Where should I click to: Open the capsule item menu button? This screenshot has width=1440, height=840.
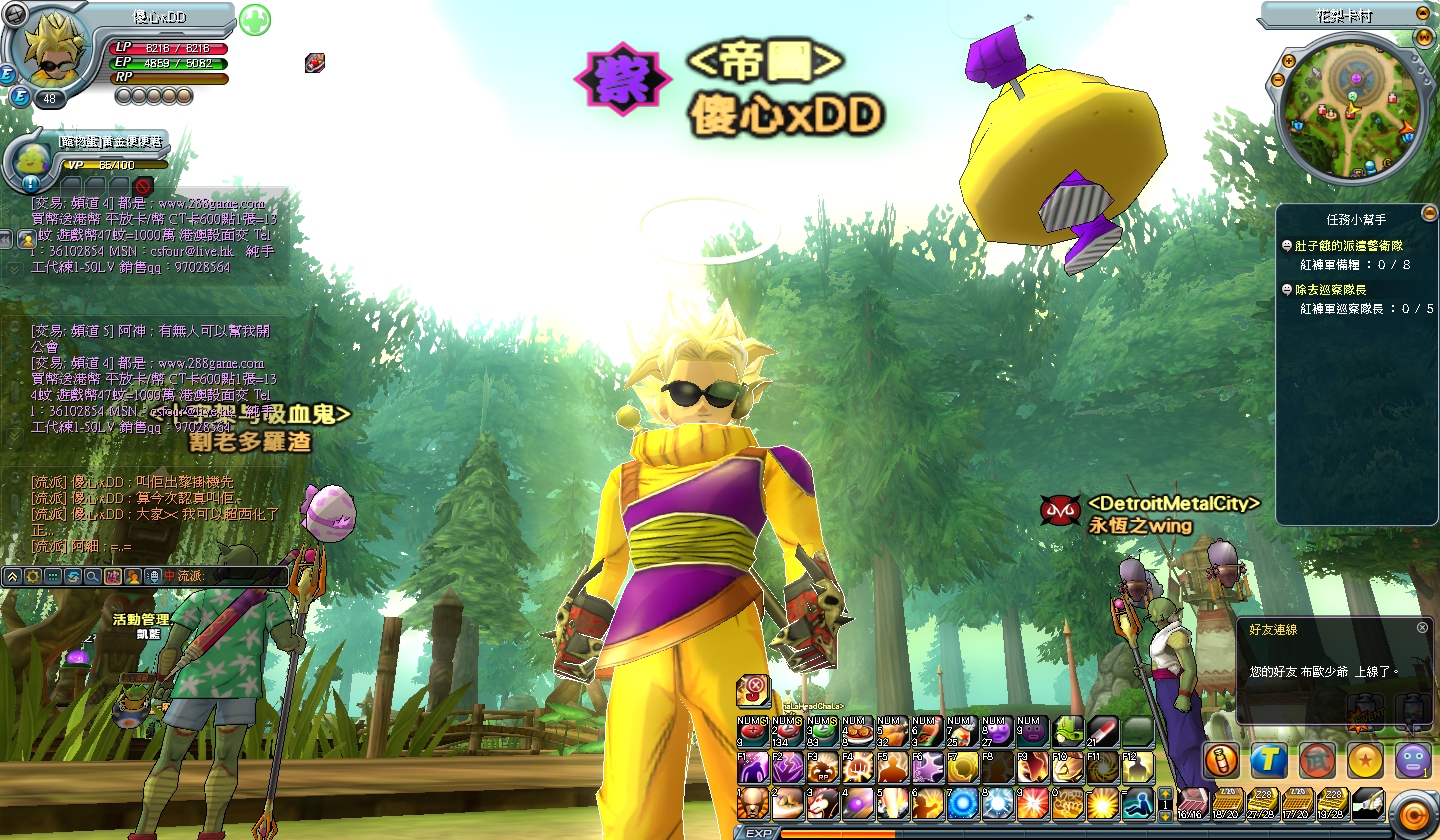1221,761
